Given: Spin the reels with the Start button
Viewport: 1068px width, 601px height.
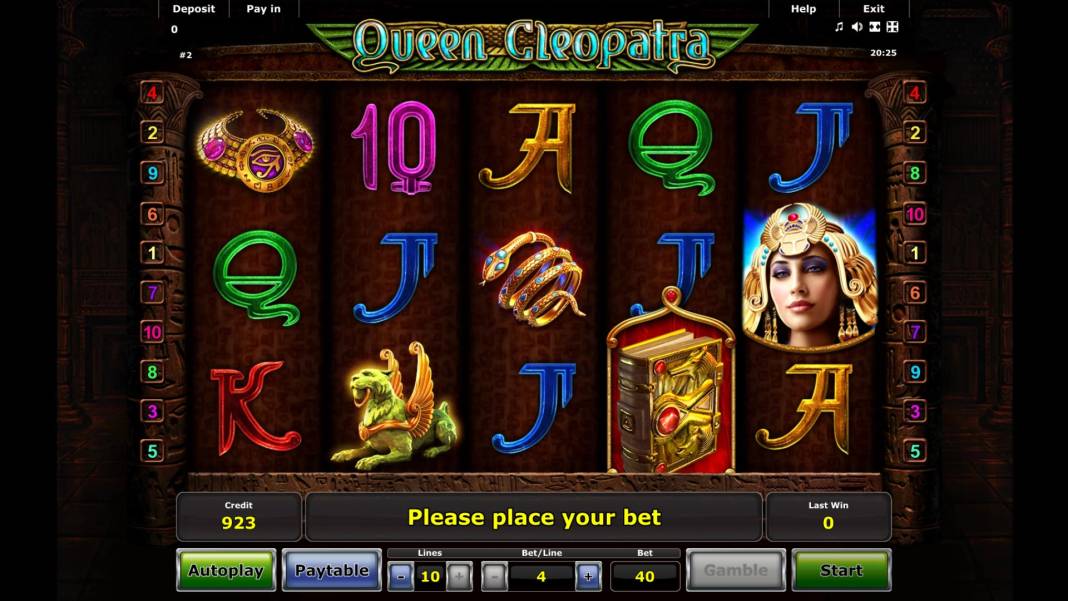Looking at the screenshot, I should pos(840,570).
